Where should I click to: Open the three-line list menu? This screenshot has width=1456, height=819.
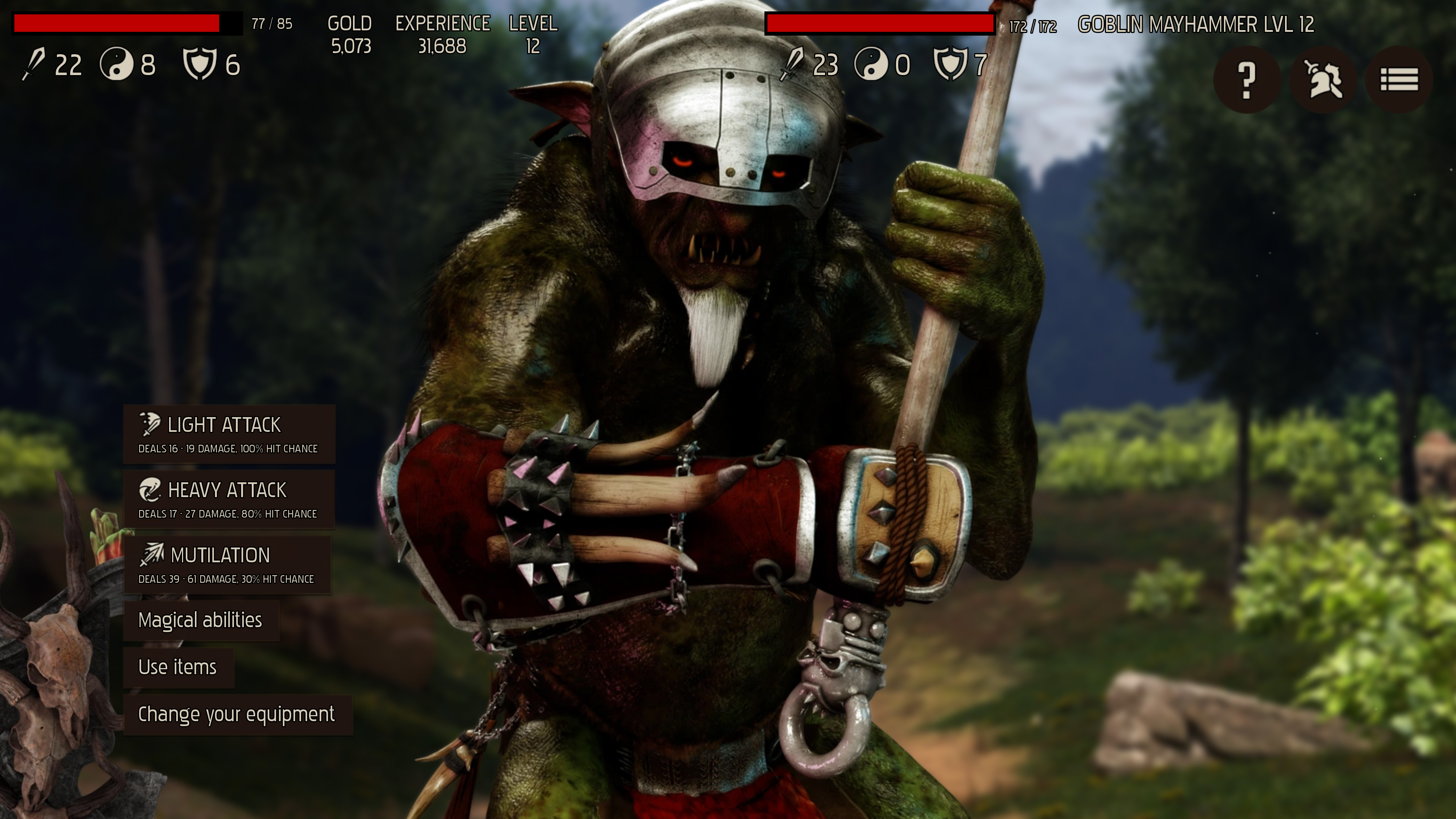(x=1399, y=80)
